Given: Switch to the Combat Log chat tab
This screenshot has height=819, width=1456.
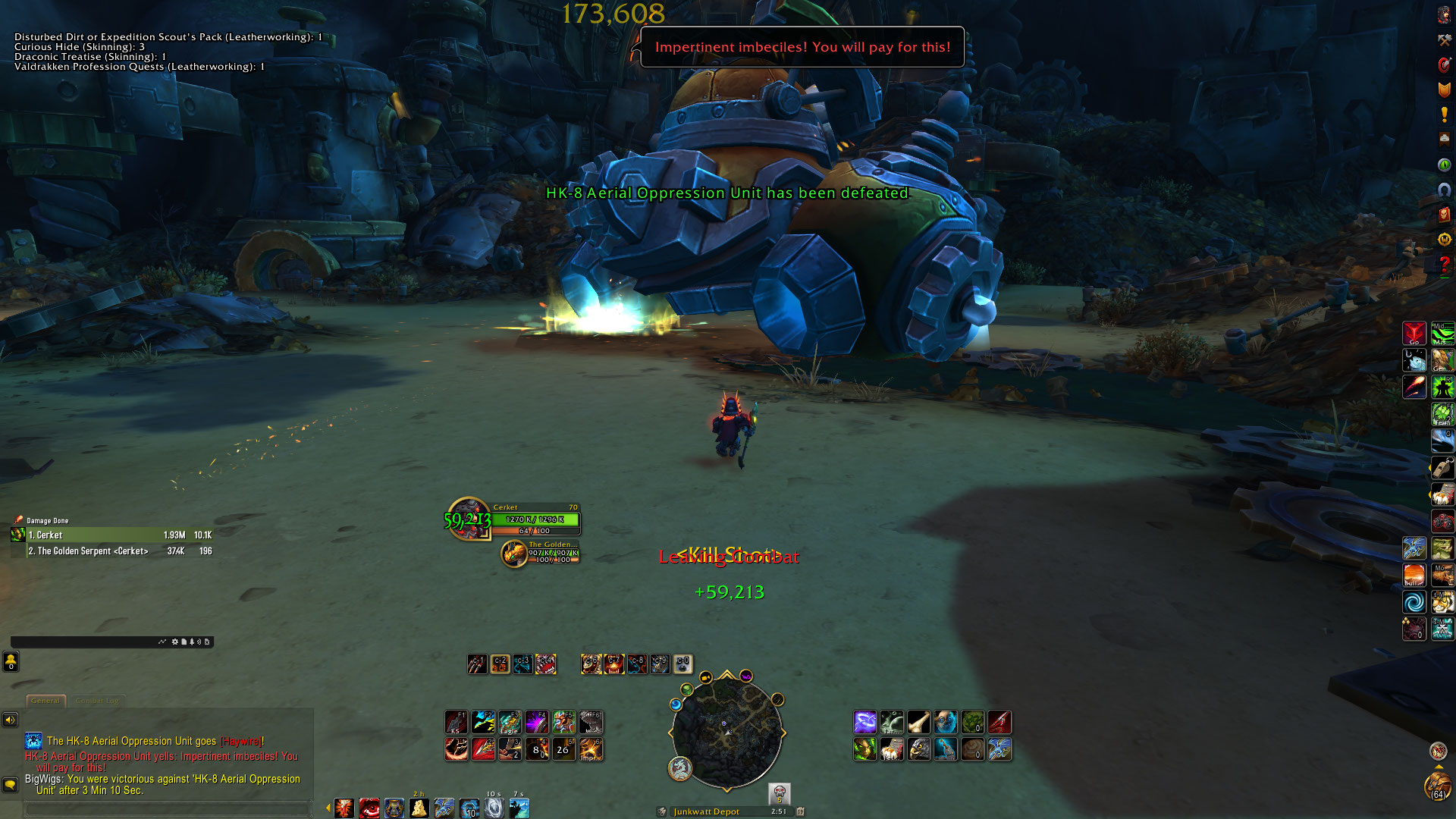Looking at the screenshot, I should coord(97,701).
